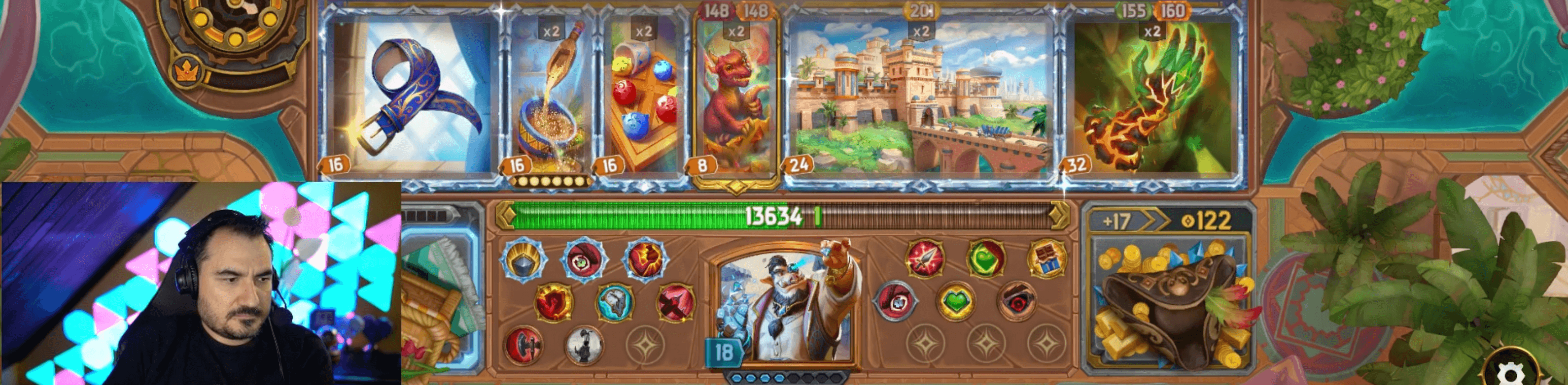Click the red hammer perk icon
Image resolution: width=1568 pixels, height=385 pixels.
(x=523, y=347)
